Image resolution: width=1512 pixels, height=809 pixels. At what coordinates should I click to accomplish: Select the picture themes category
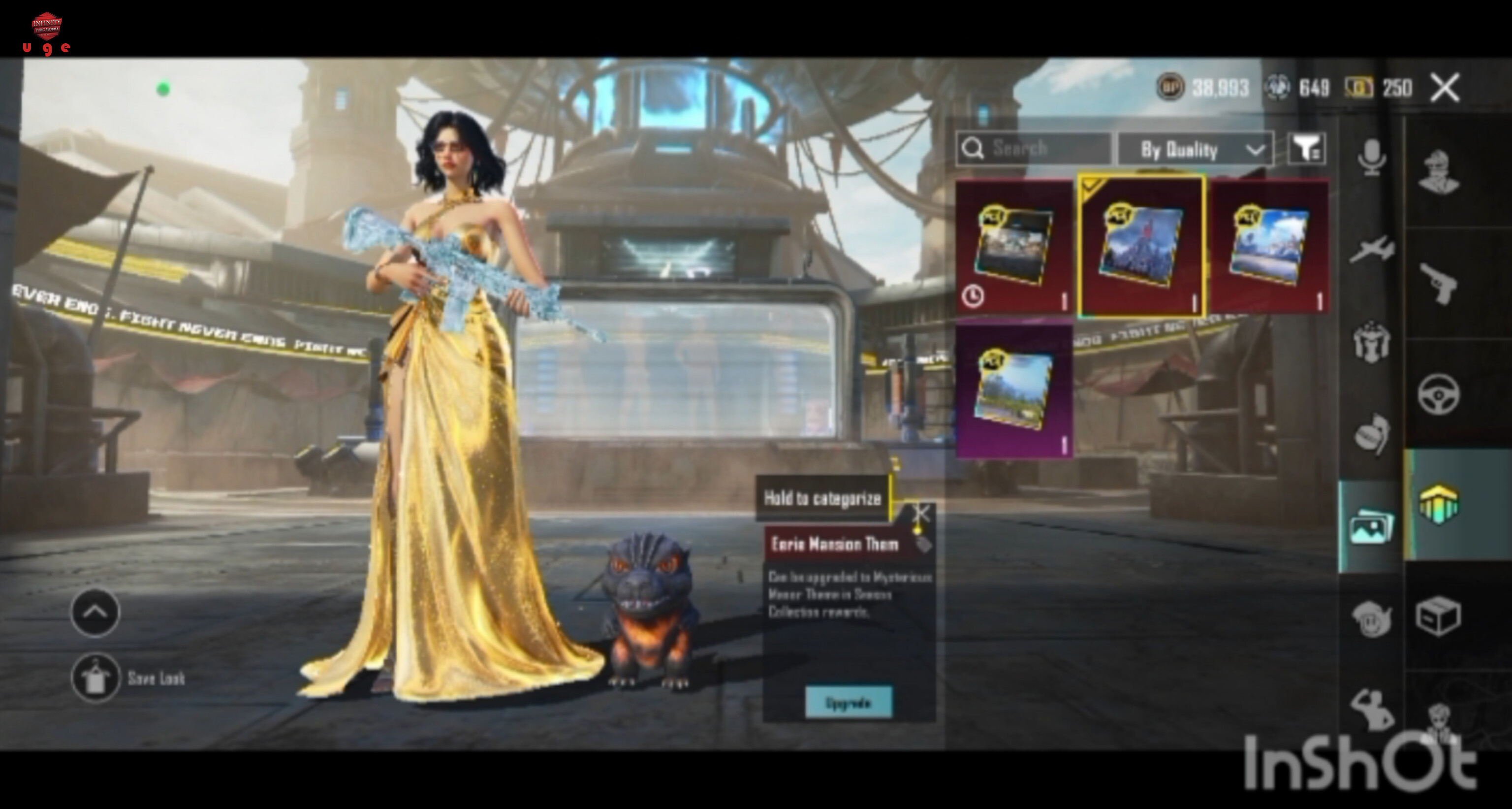tap(1371, 527)
